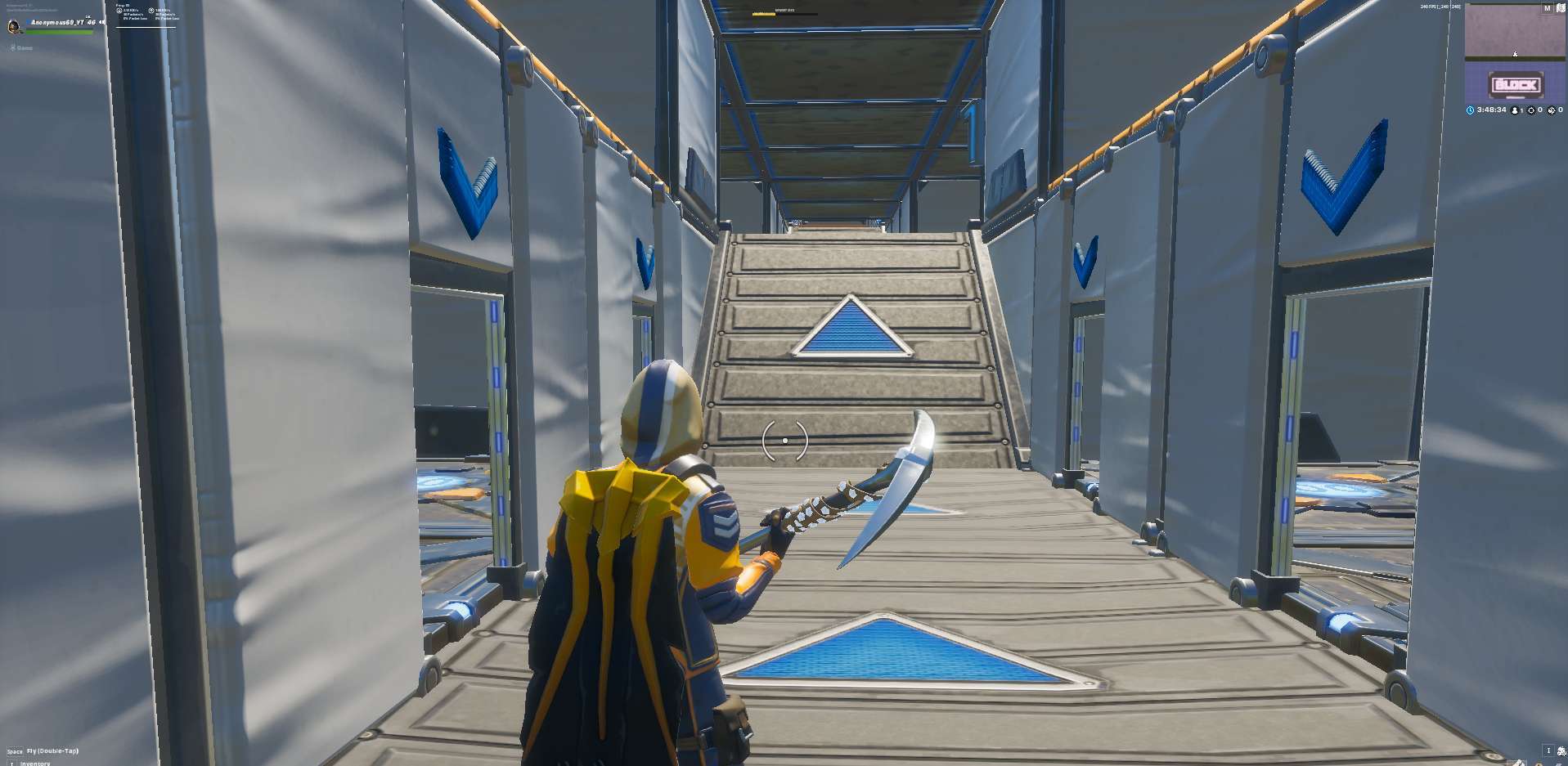Image resolution: width=1568 pixels, height=766 pixels.
Task: Click the upload network stats icon
Action: point(151,11)
